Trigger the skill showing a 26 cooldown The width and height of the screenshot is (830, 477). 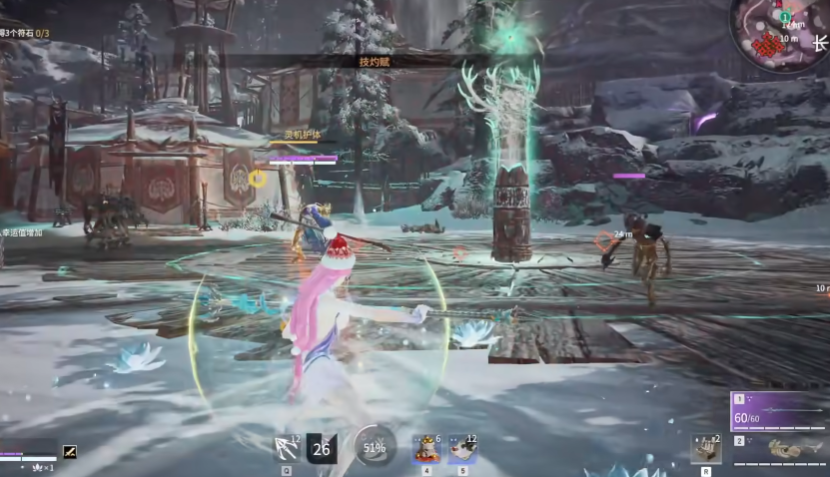(321, 448)
